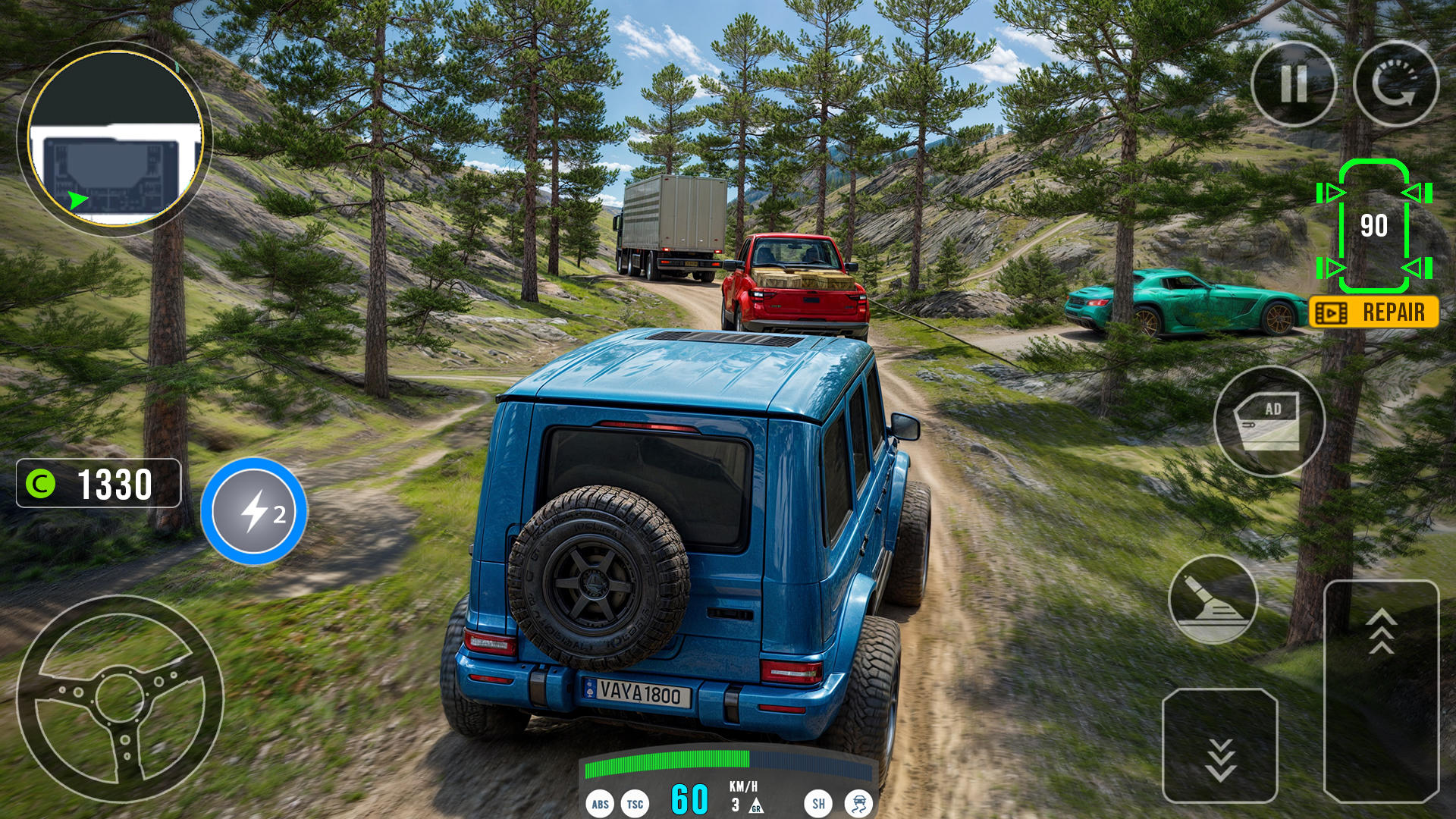Open the circular minimap
This screenshot has width=1456, height=819.
click(x=115, y=138)
